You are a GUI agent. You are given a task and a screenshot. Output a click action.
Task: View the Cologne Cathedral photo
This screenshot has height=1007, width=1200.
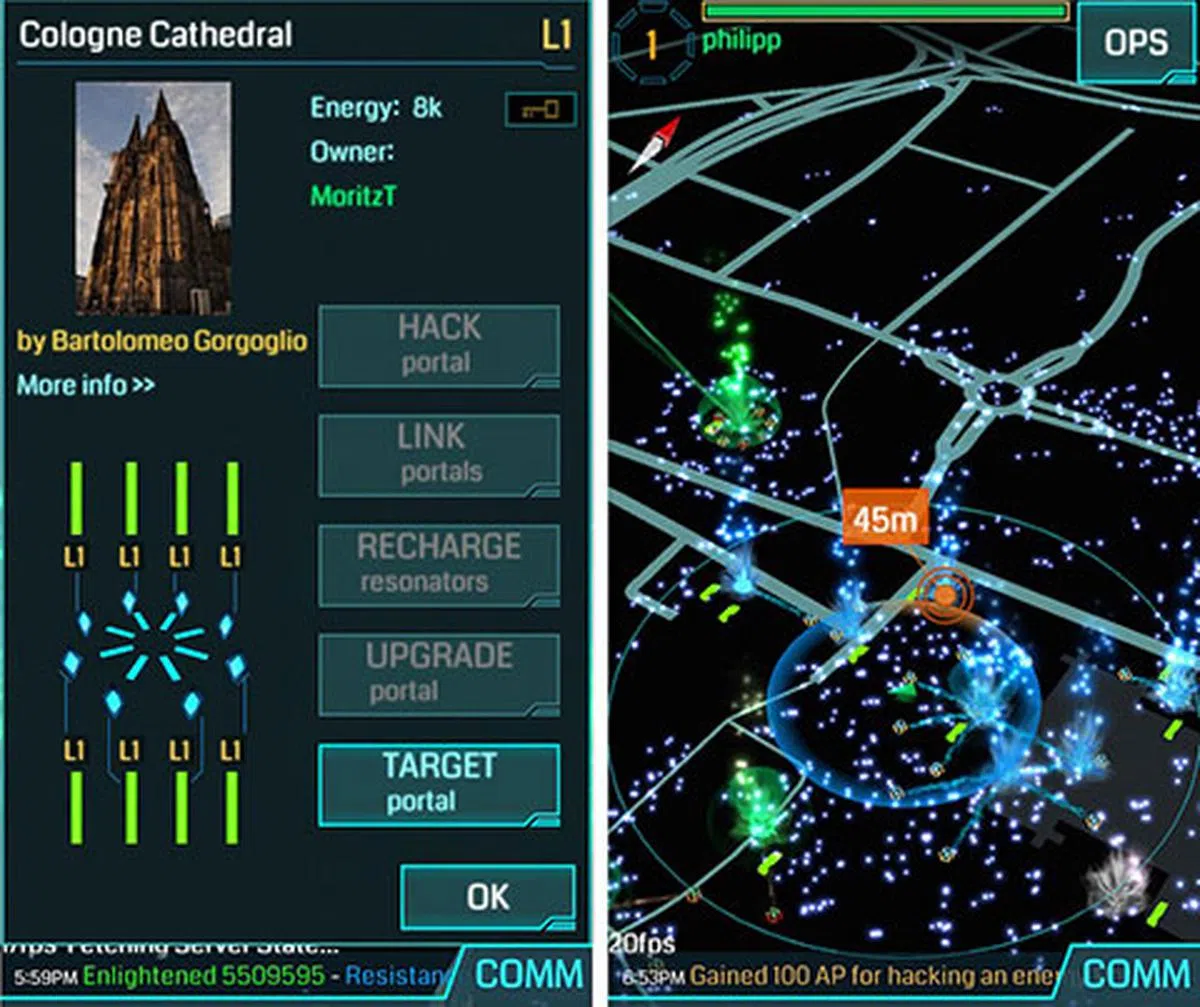point(153,198)
